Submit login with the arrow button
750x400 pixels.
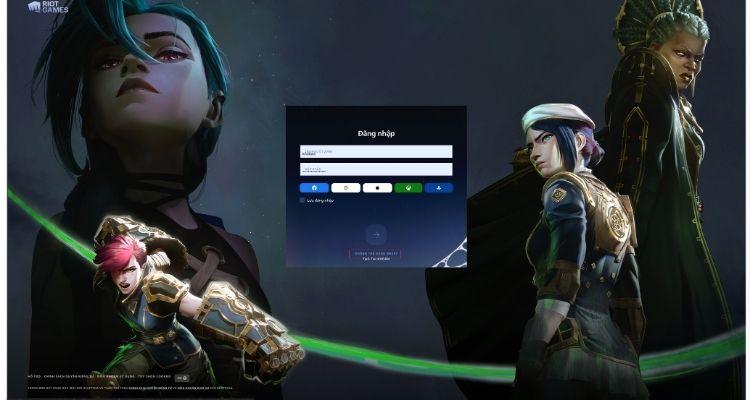[x=376, y=234]
